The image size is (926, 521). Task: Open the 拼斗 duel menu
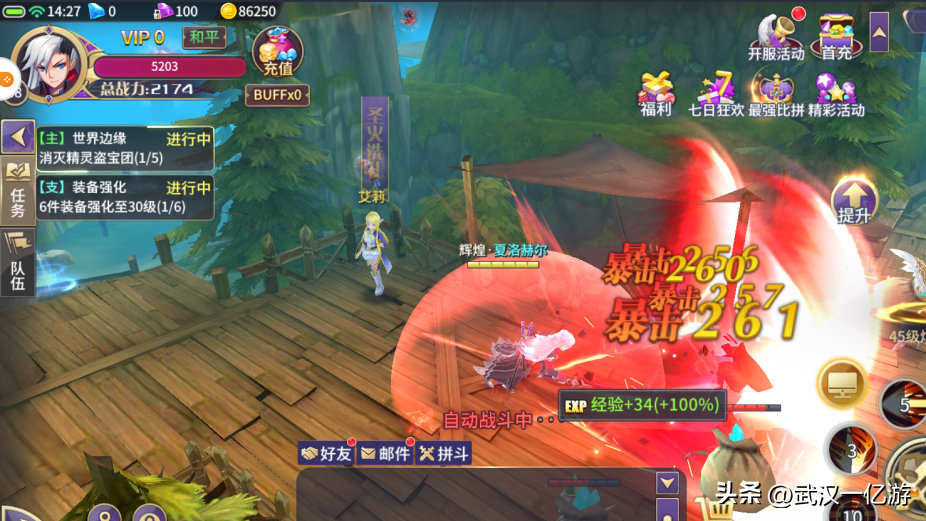[x=444, y=453]
